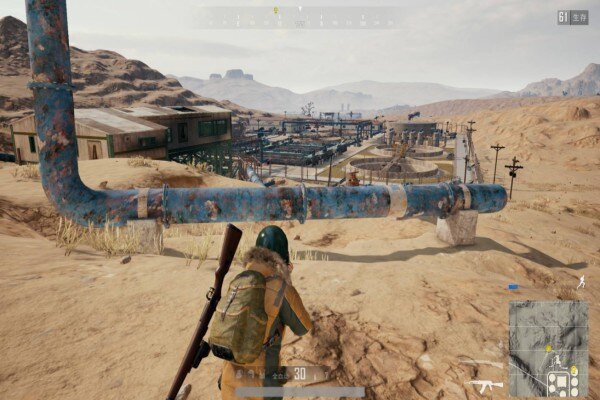This screenshot has width=600, height=400.
Task: Click the running stance indicator icon
Action: [581, 283]
